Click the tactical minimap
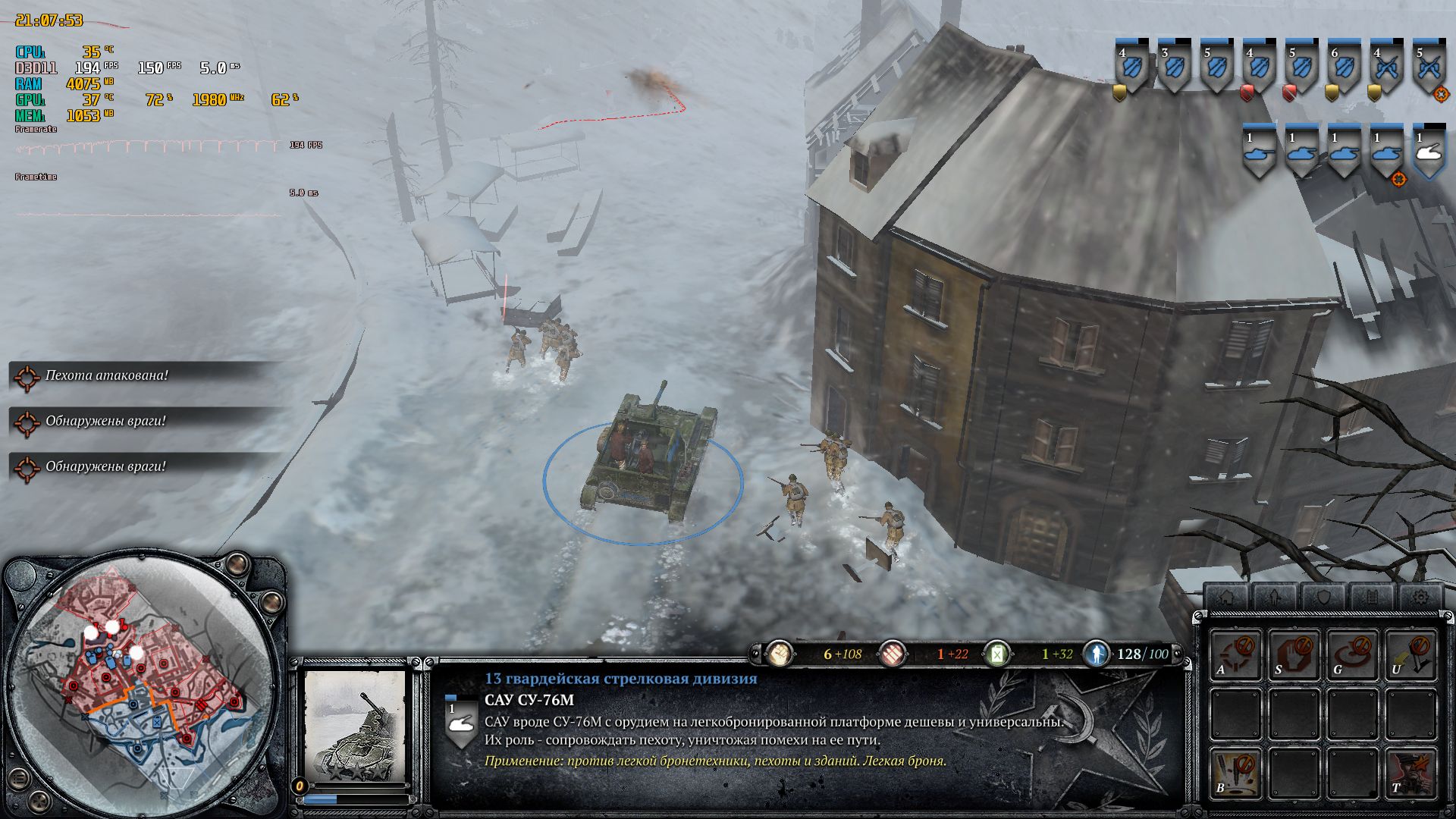Image resolution: width=1456 pixels, height=819 pixels. tap(144, 682)
